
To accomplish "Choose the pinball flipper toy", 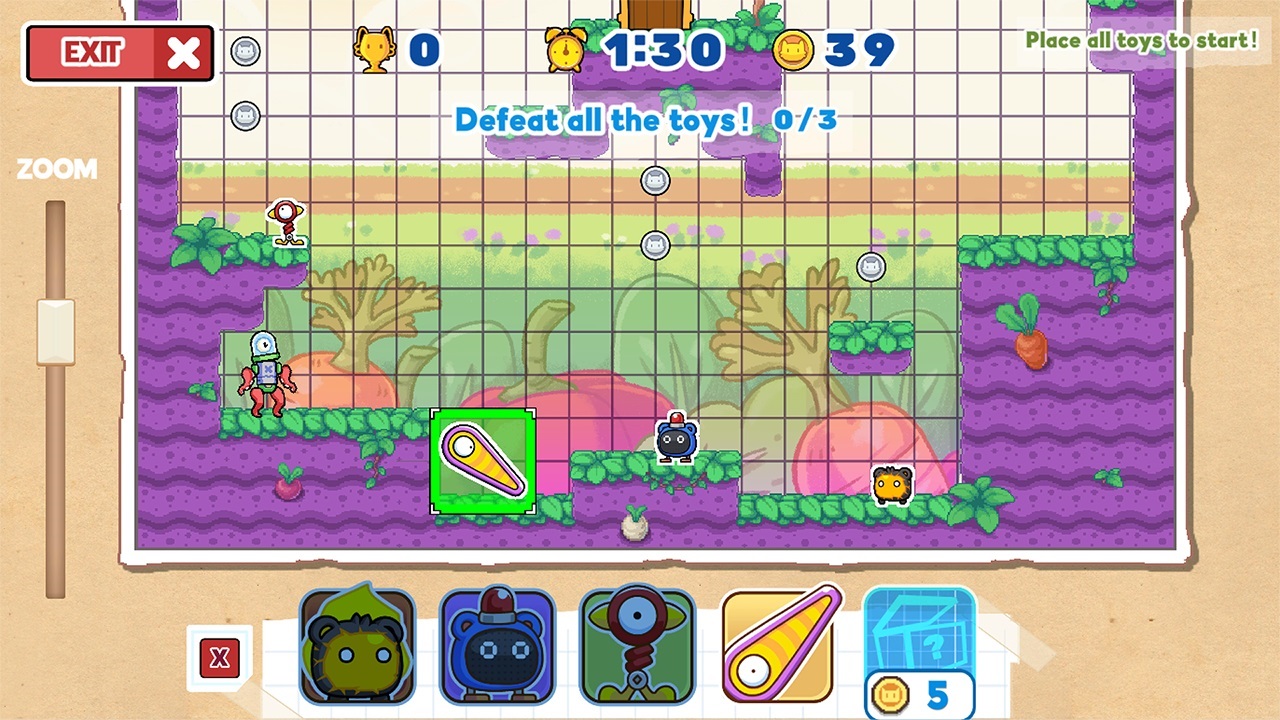I will [x=777, y=644].
